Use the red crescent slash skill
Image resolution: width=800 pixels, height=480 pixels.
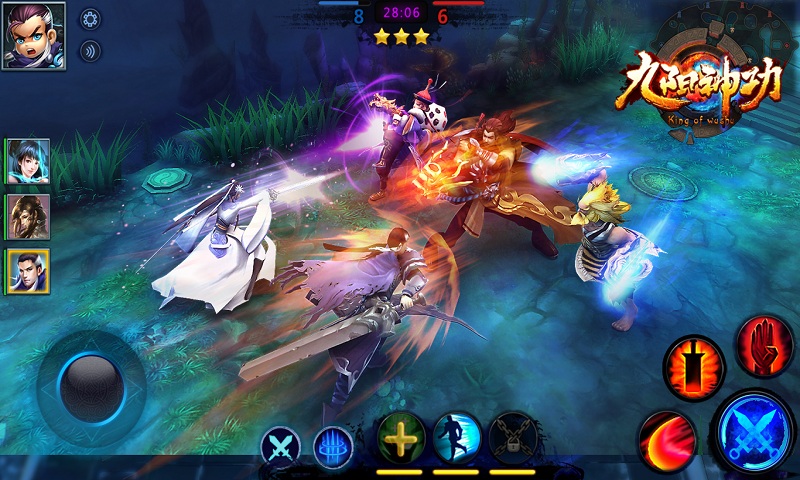tap(667, 438)
